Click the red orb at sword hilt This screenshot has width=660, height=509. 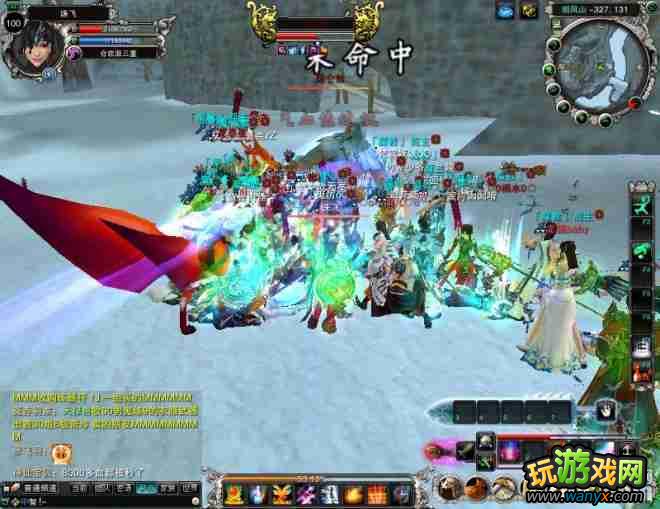(434, 452)
